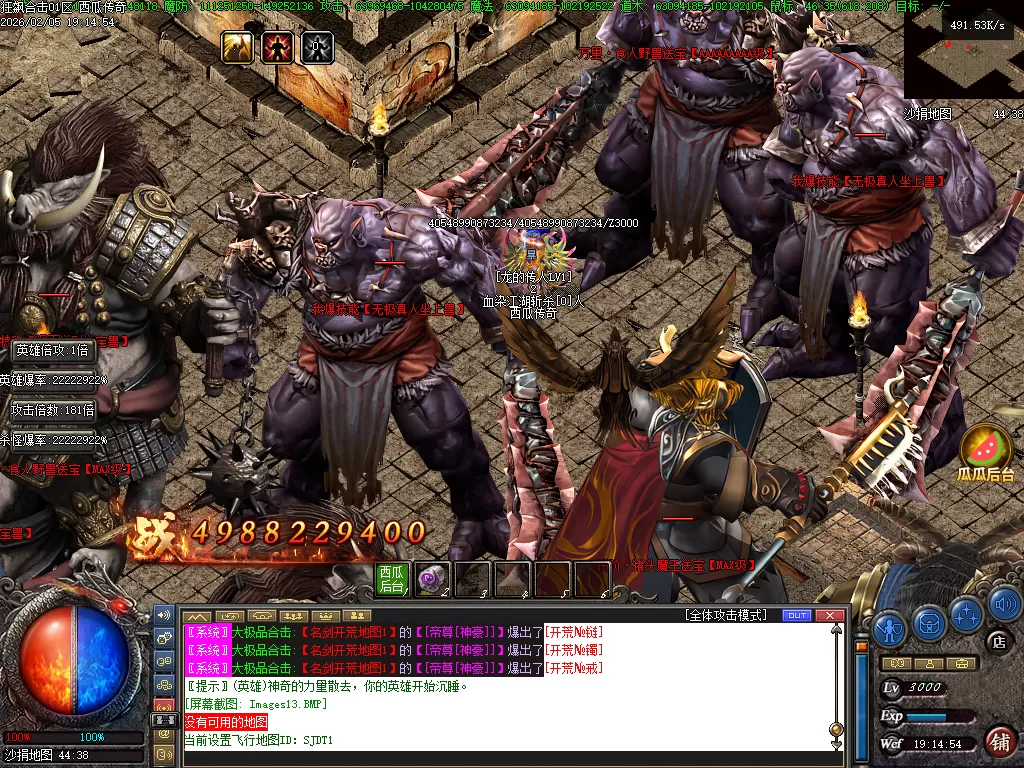1024x768 pixels.
Task: Open the bag inventory round button
Action: (929, 623)
